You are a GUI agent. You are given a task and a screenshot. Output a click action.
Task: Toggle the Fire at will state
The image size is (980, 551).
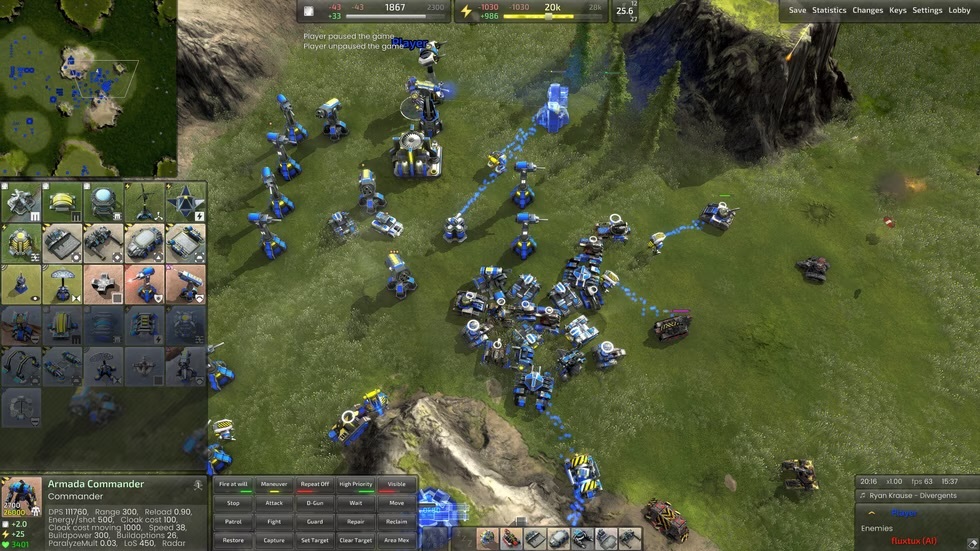pyautogui.click(x=233, y=484)
